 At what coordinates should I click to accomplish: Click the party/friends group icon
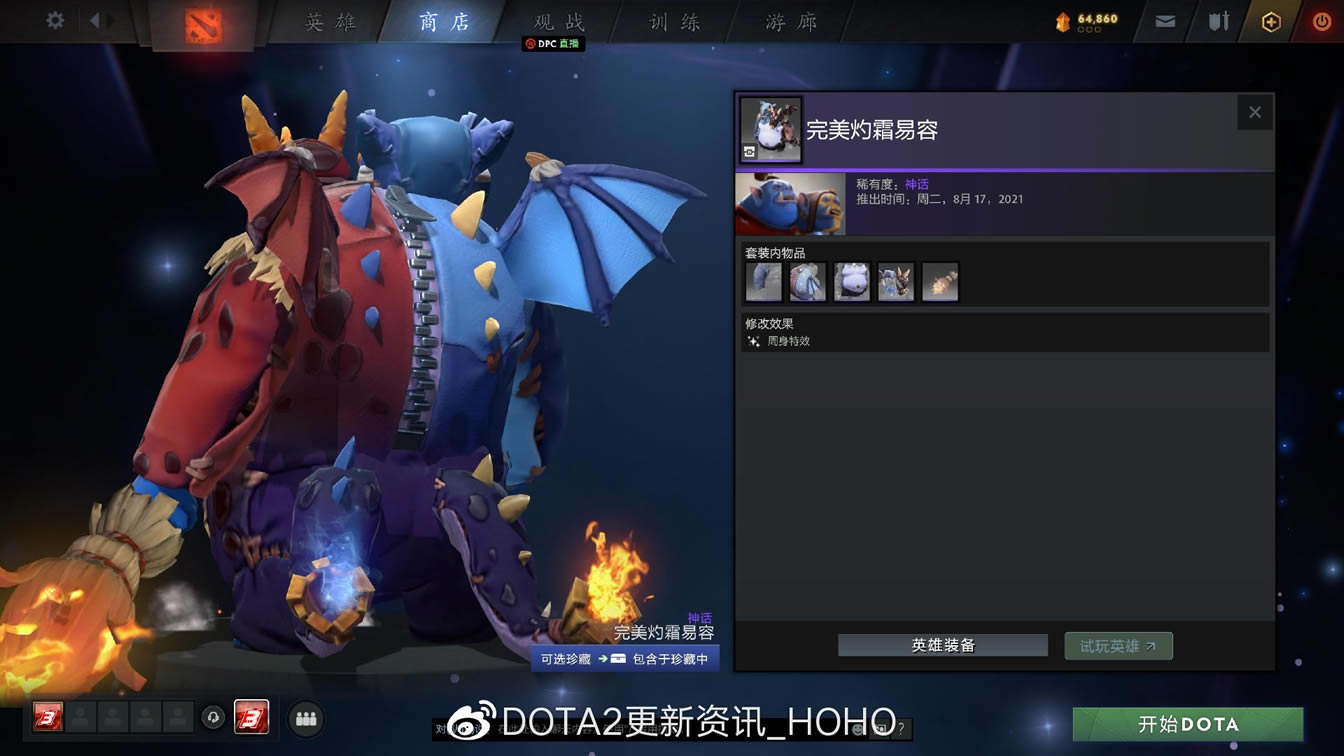306,718
